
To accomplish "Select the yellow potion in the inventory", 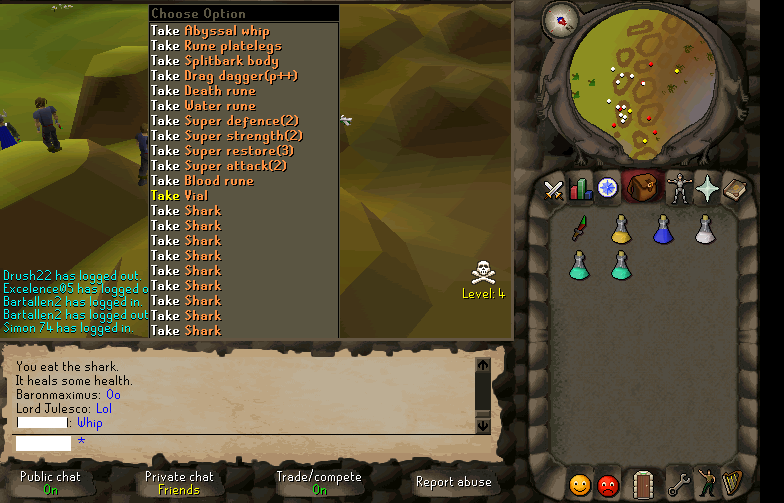I will click(x=620, y=230).
